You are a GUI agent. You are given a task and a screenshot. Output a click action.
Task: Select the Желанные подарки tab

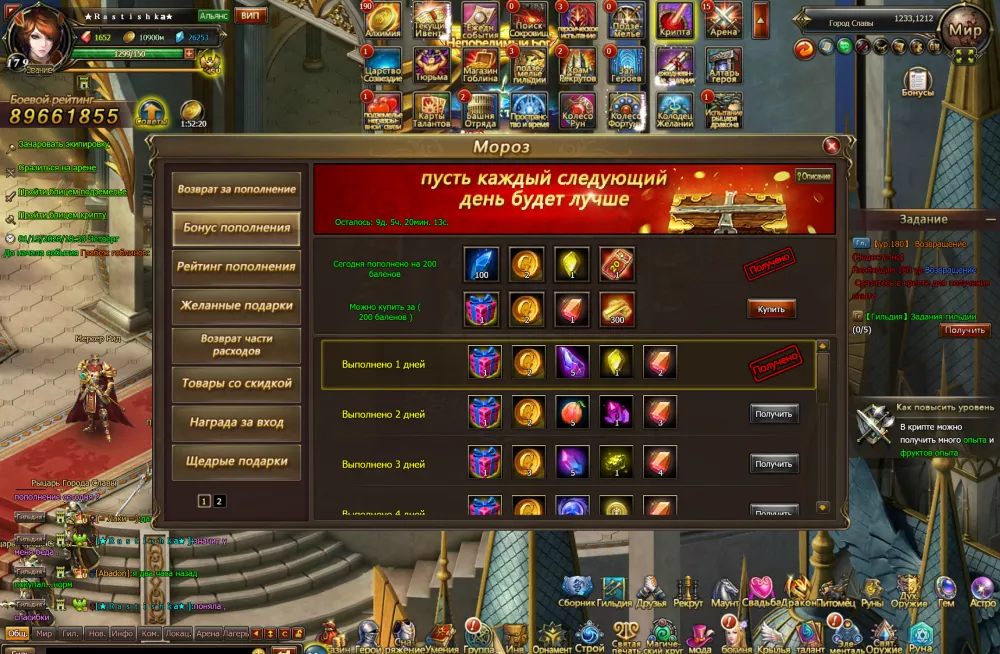pos(237,305)
